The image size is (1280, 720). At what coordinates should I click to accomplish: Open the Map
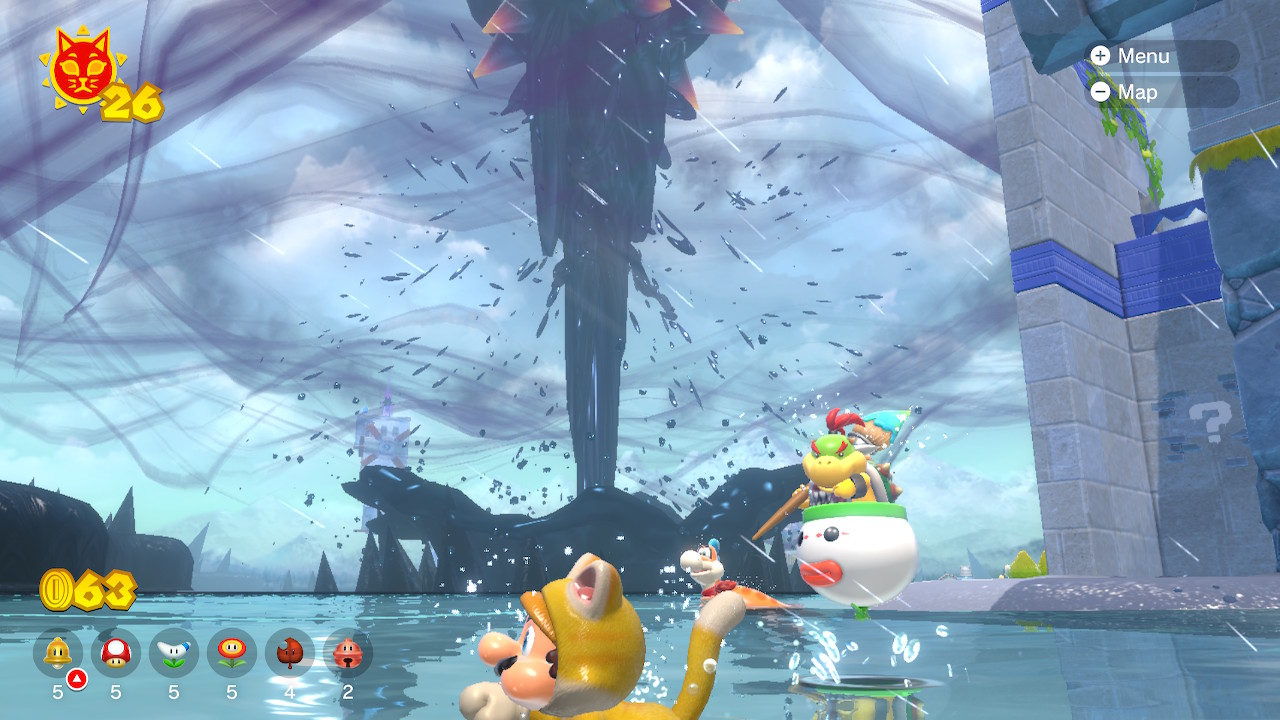coord(1160,92)
